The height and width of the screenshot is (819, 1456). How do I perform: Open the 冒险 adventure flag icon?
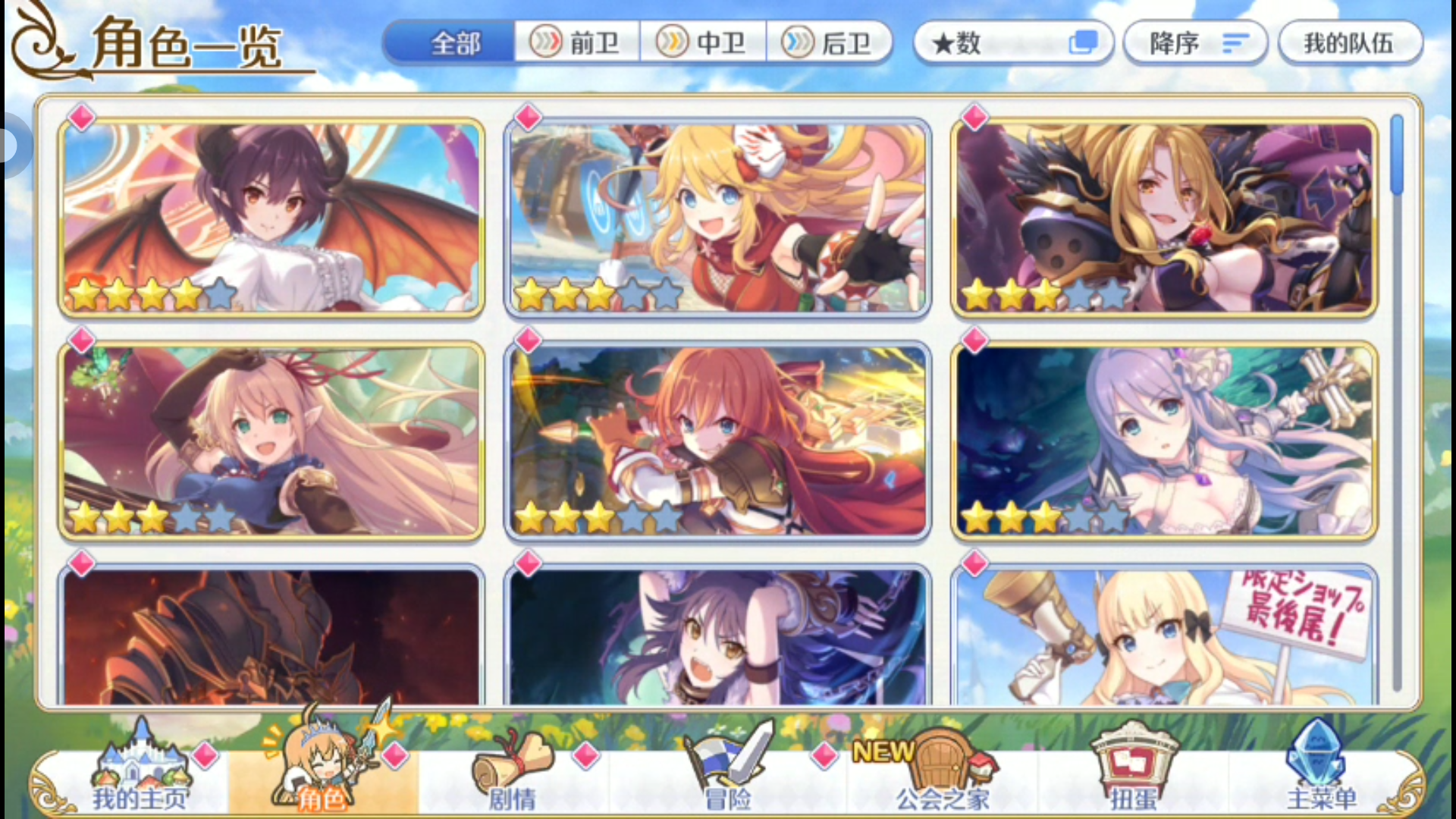tap(728, 758)
